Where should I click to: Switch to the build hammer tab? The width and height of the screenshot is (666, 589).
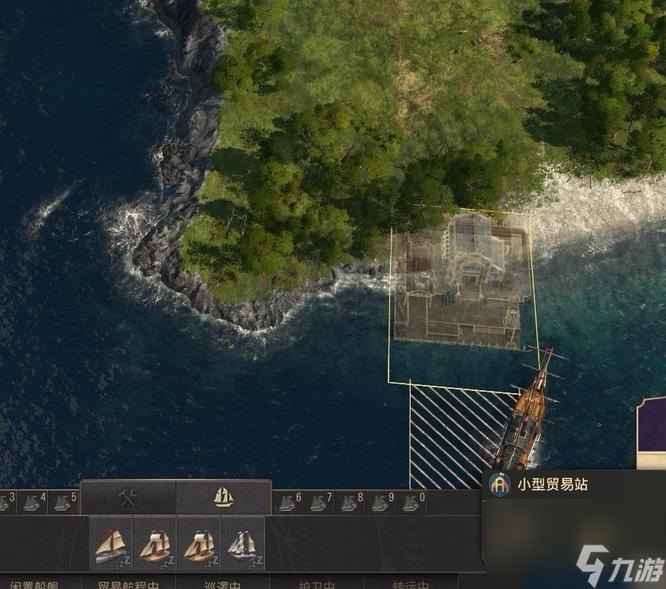[128, 497]
